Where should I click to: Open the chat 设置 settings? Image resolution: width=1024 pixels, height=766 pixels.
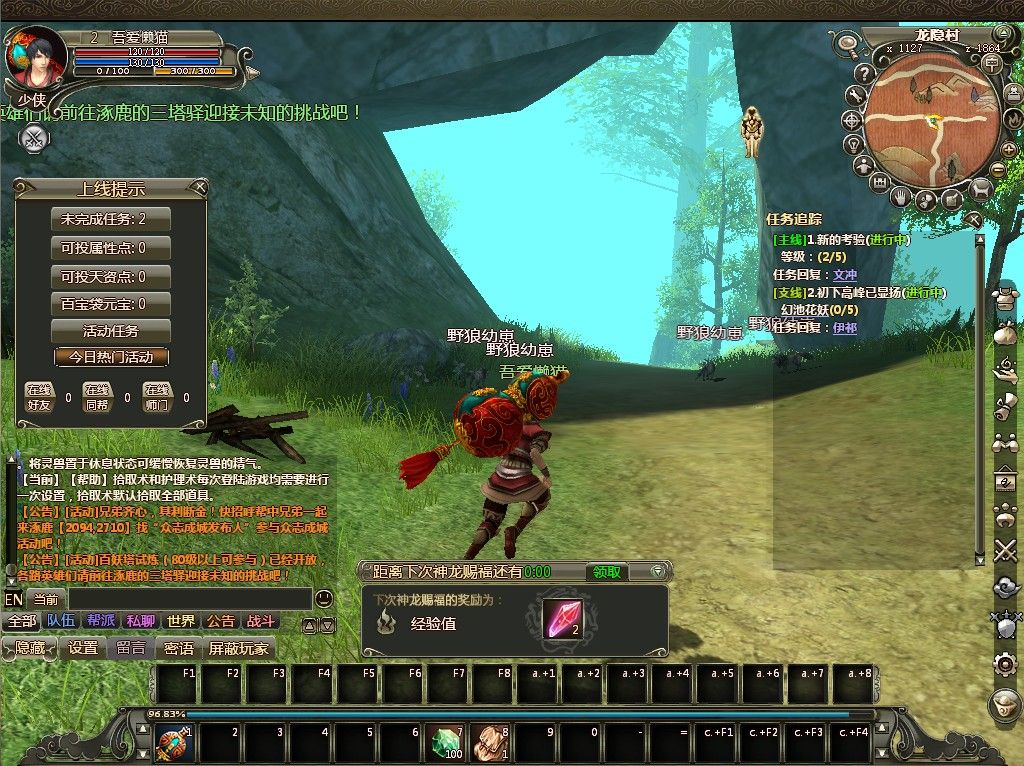click(x=83, y=648)
